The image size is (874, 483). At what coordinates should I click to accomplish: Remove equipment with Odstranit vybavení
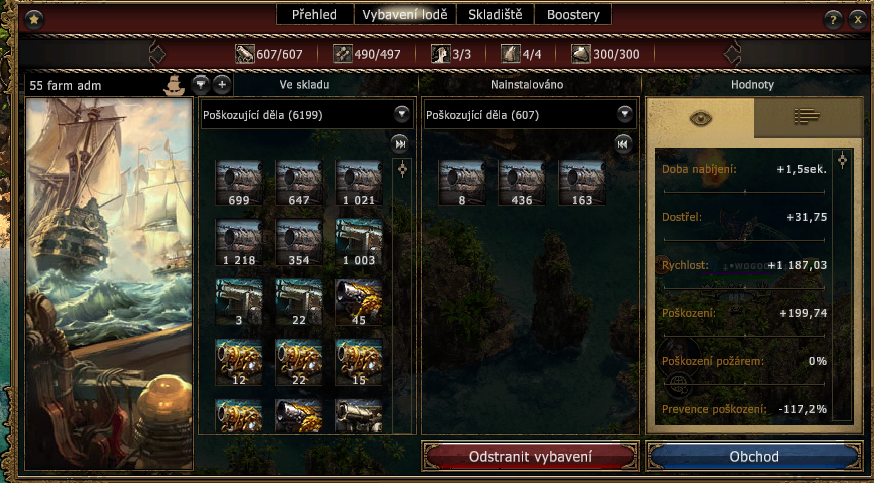pos(530,457)
